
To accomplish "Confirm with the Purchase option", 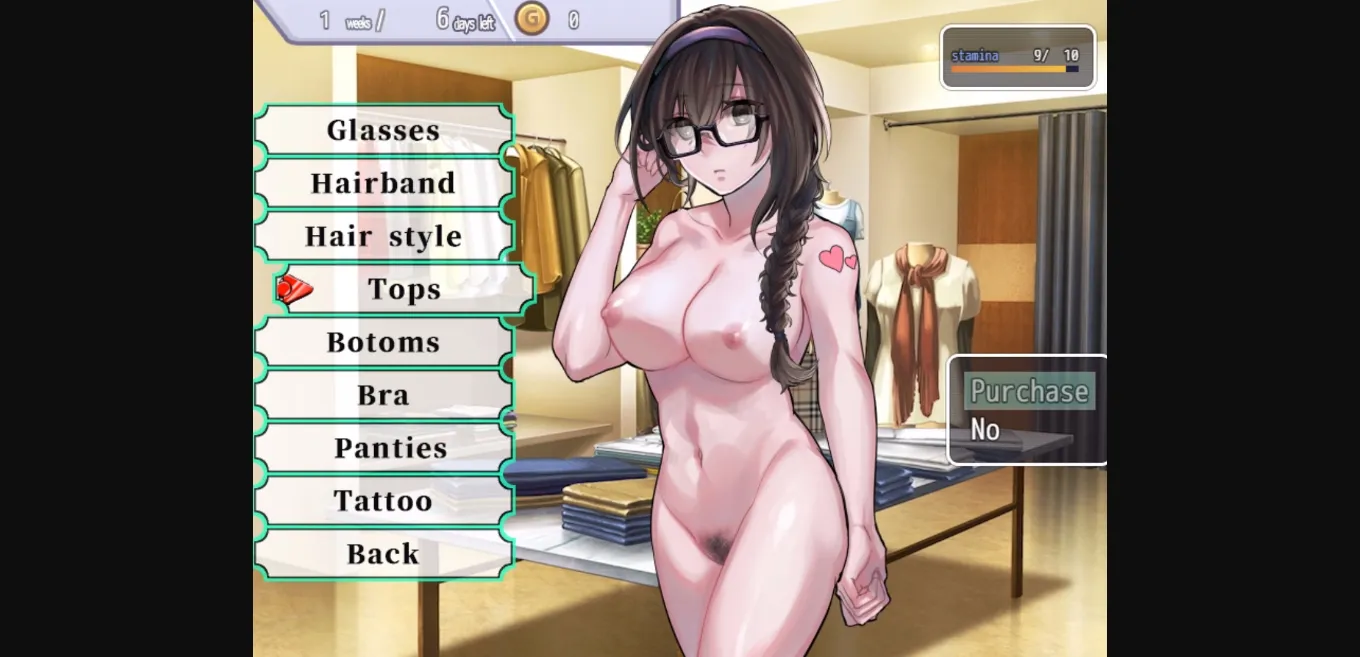I will pos(1028,391).
